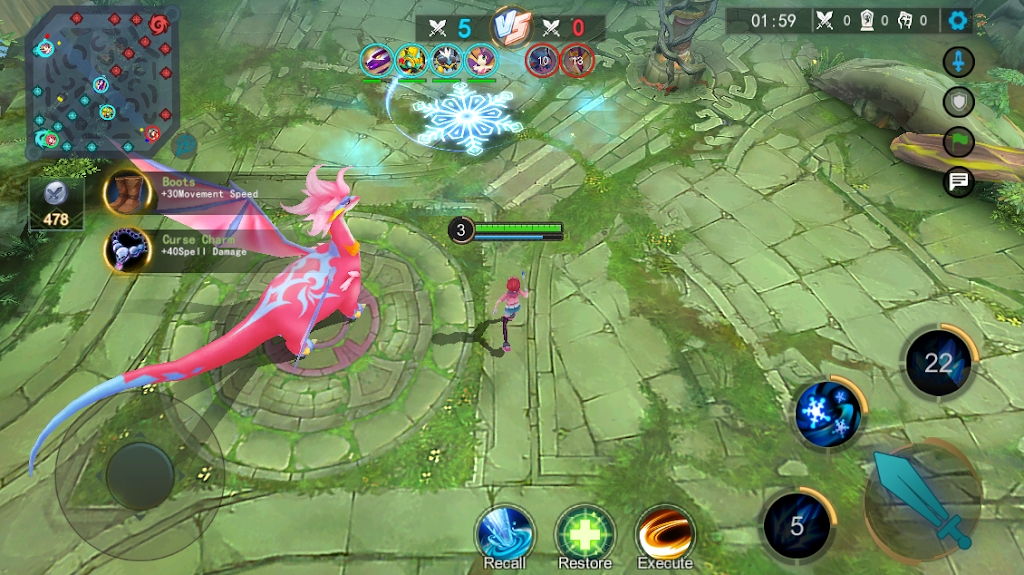Cast the Execute summoner spell
The height and width of the screenshot is (575, 1024).
click(665, 532)
